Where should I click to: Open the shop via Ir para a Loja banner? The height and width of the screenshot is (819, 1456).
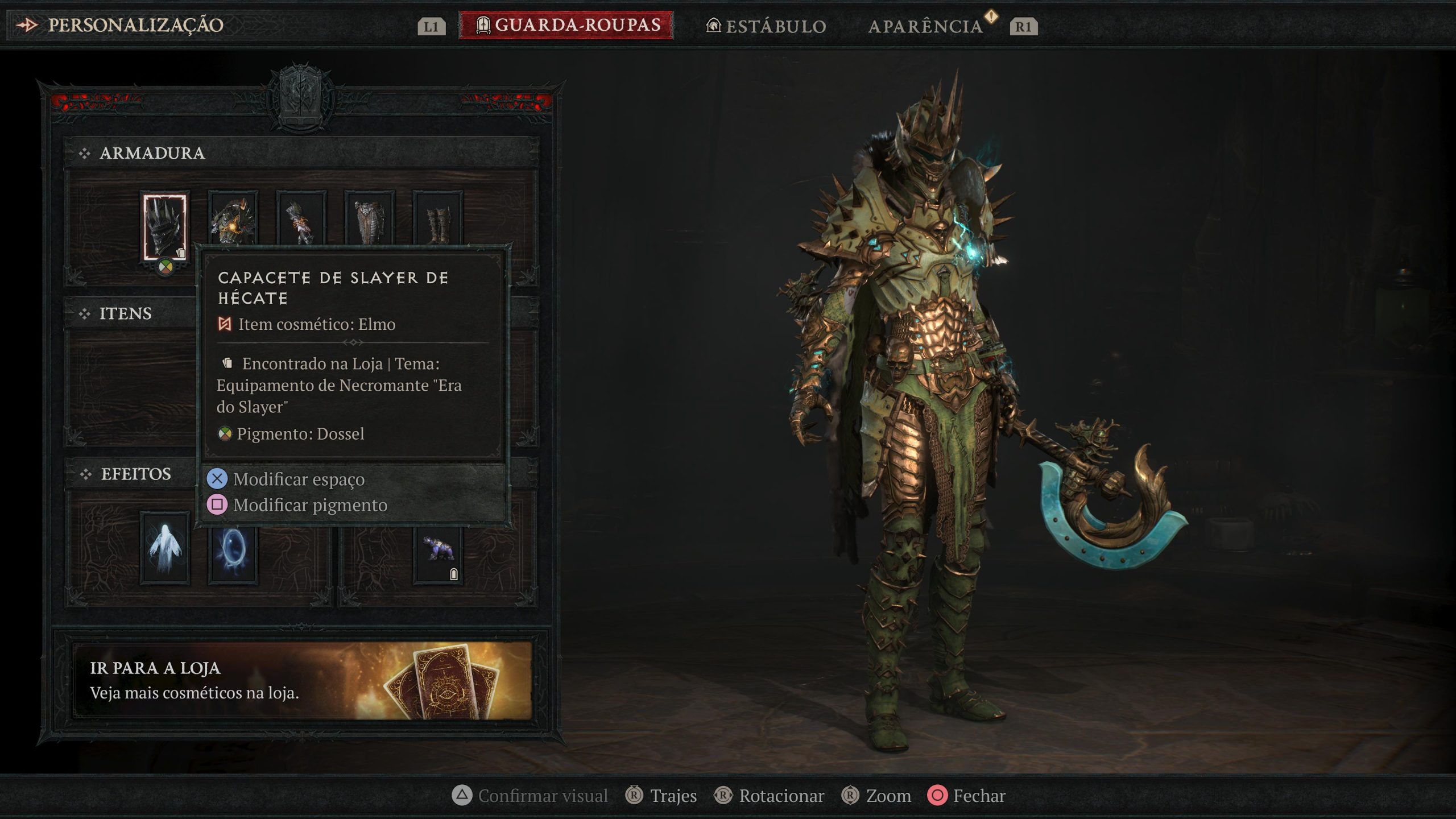click(x=302, y=680)
